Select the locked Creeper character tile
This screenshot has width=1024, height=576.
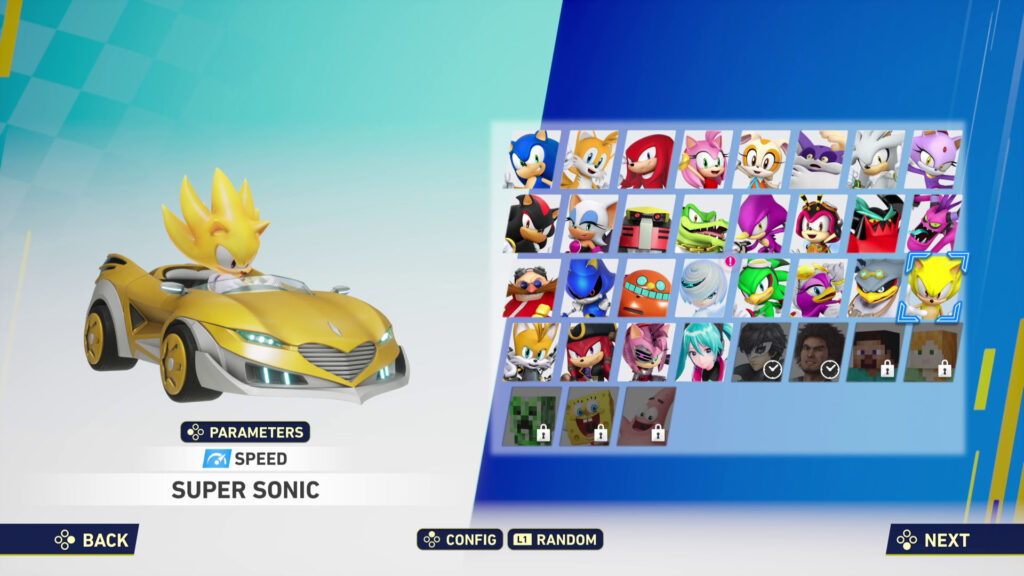click(x=531, y=416)
